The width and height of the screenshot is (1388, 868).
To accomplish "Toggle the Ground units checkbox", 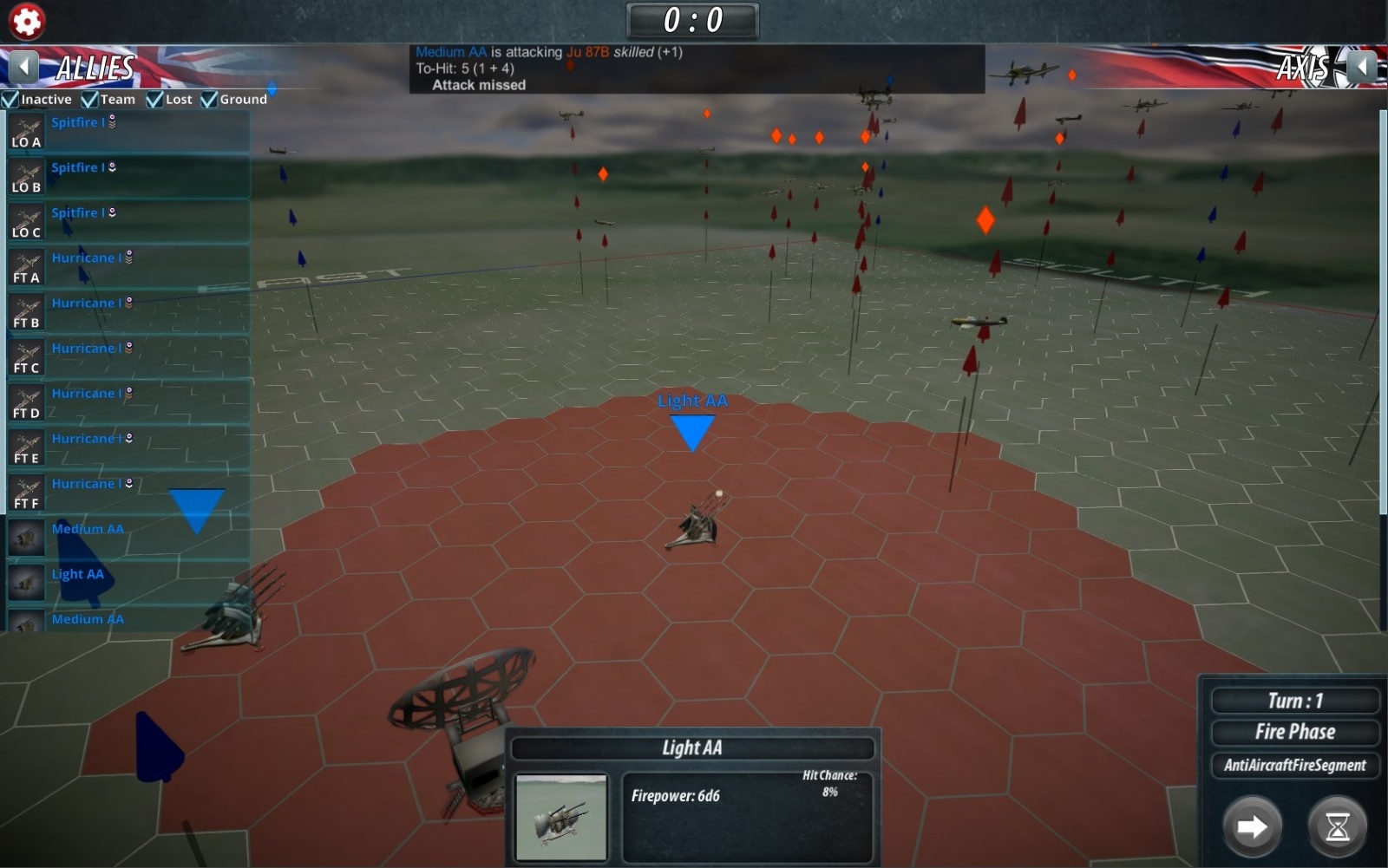I will pos(209,100).
